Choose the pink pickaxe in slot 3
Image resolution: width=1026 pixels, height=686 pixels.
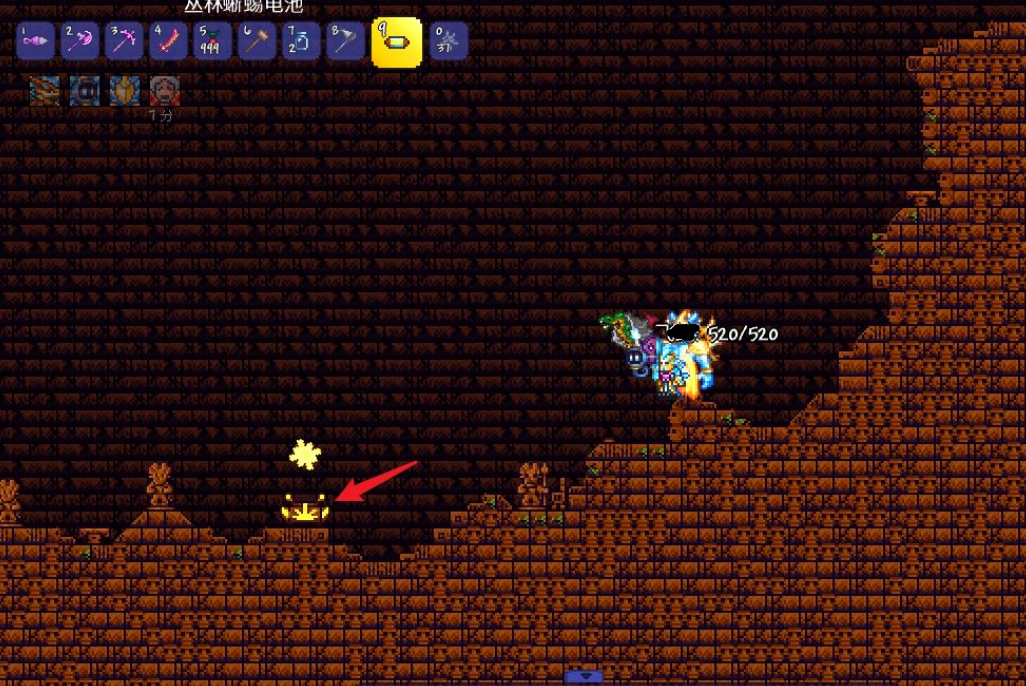pos(124,42)
